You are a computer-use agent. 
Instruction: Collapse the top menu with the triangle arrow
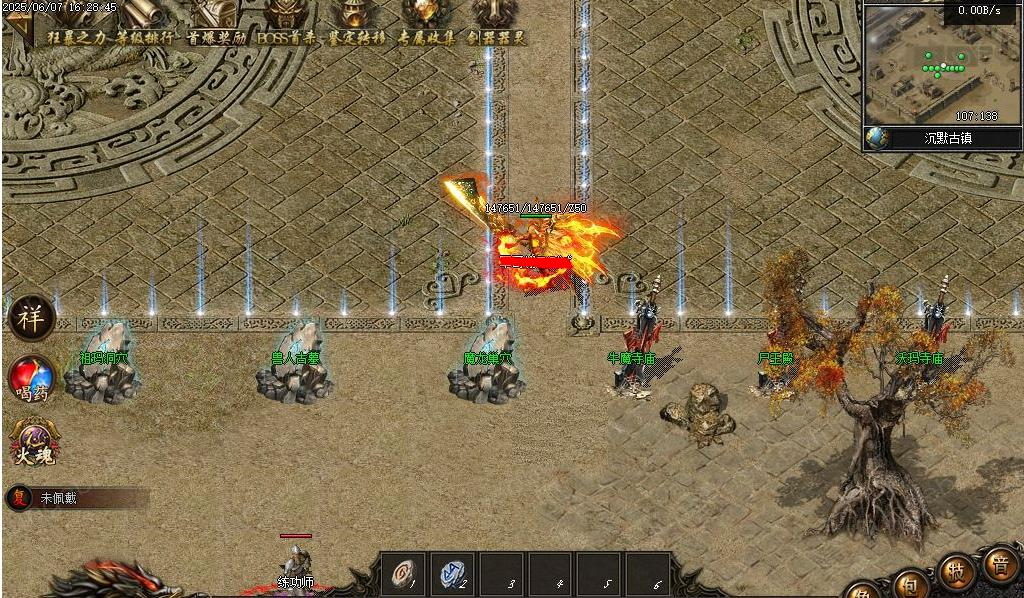[19, 29]
